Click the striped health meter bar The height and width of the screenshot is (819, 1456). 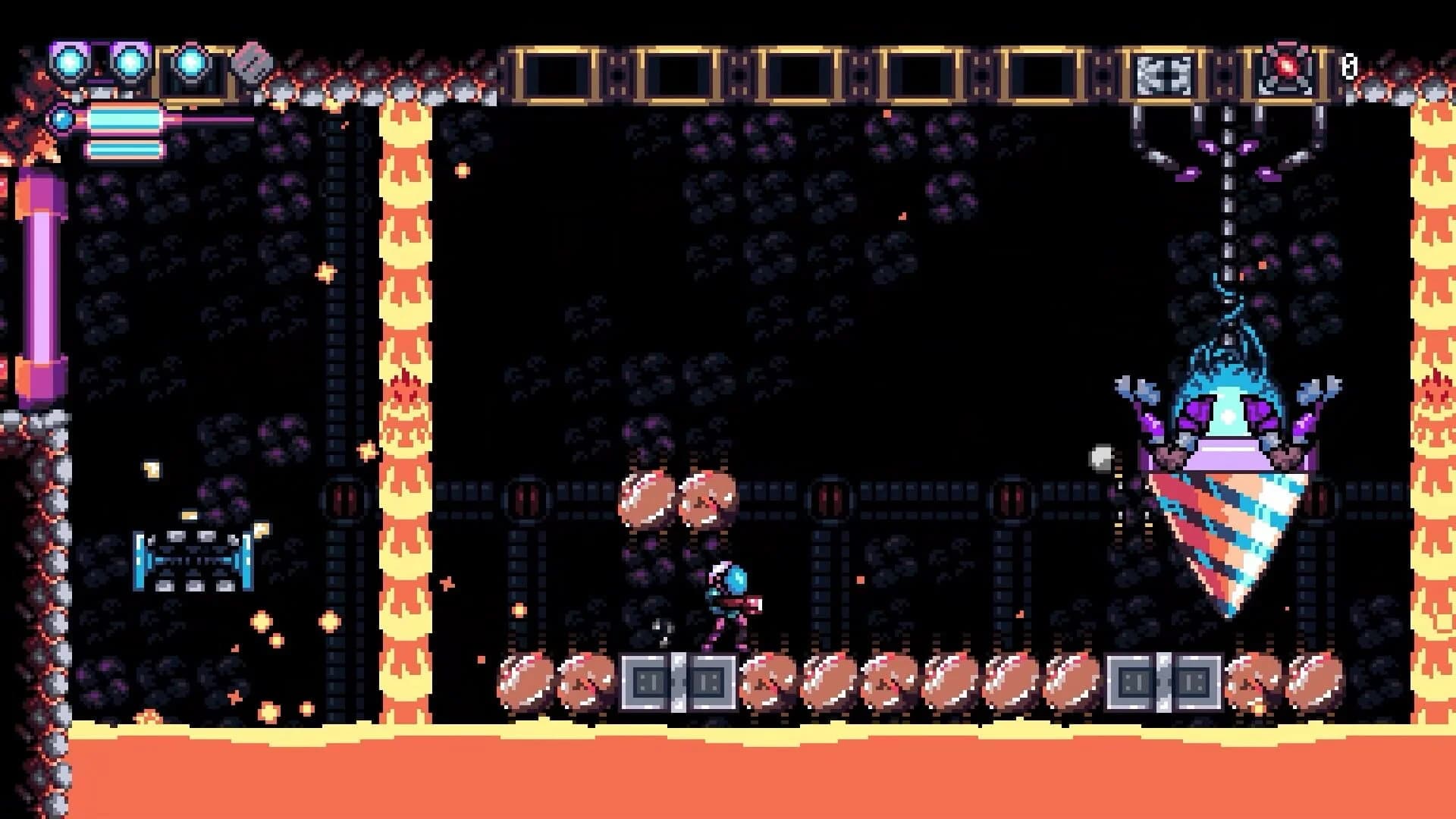pos(124,119)
